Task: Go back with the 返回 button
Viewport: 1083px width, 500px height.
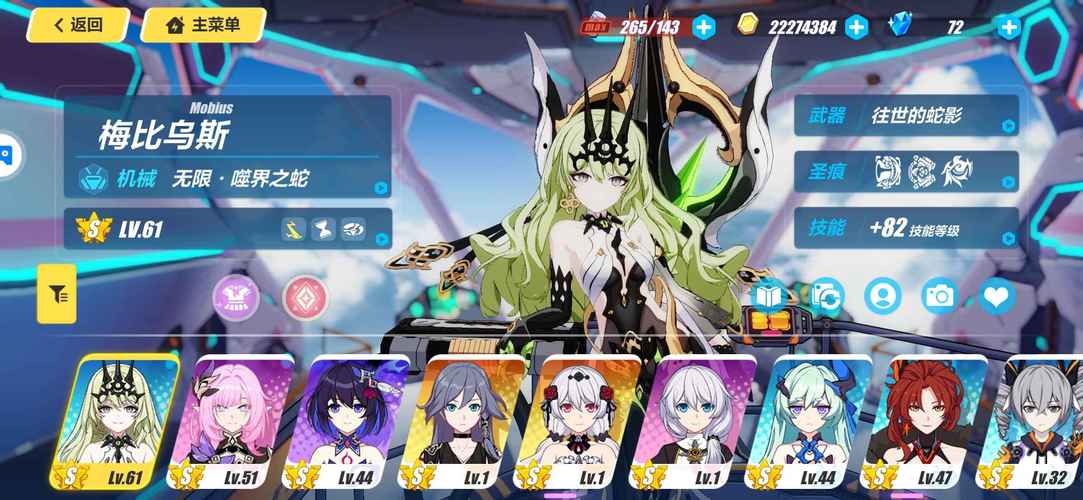Action: (79, 25)
